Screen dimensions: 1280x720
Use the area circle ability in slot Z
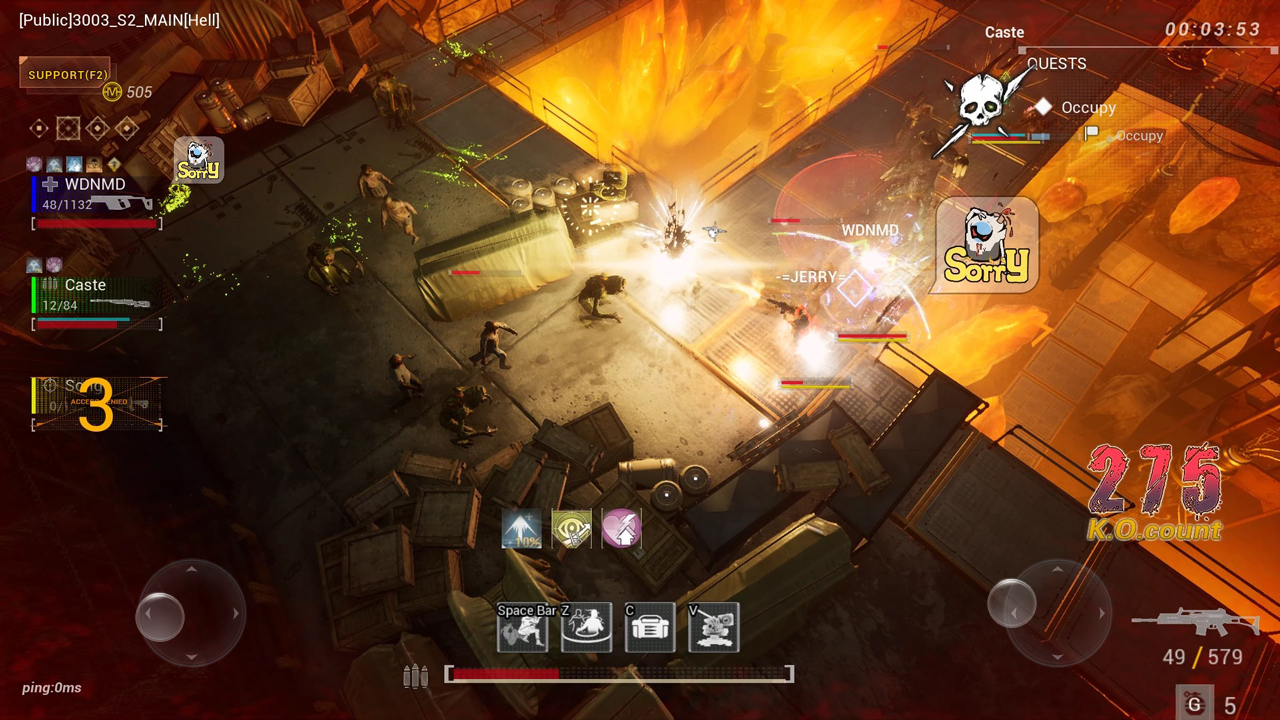coord(586,628)
